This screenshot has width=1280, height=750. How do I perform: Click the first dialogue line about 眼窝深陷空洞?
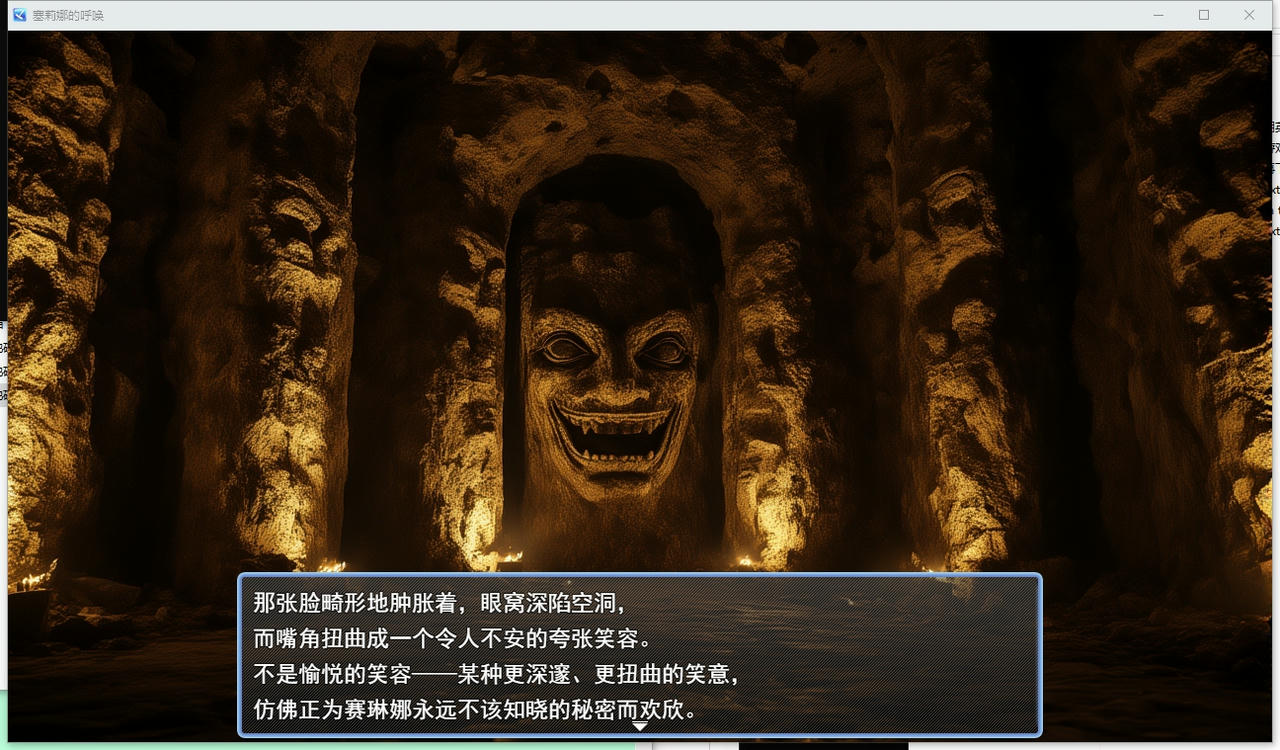tap(440, 603)
